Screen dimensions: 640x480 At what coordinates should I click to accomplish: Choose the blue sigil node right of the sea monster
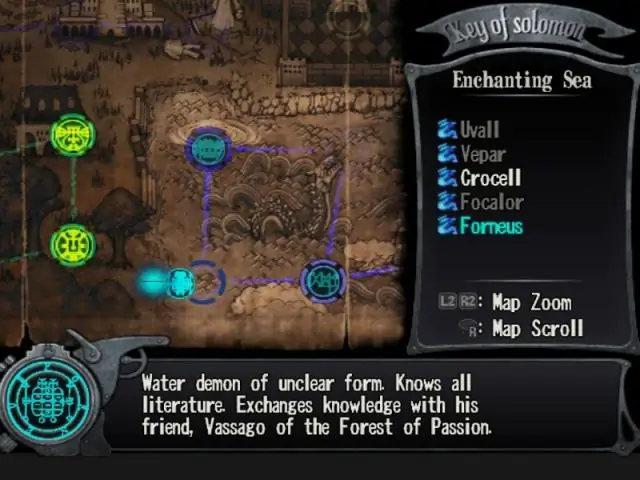[x=324, y=281]
